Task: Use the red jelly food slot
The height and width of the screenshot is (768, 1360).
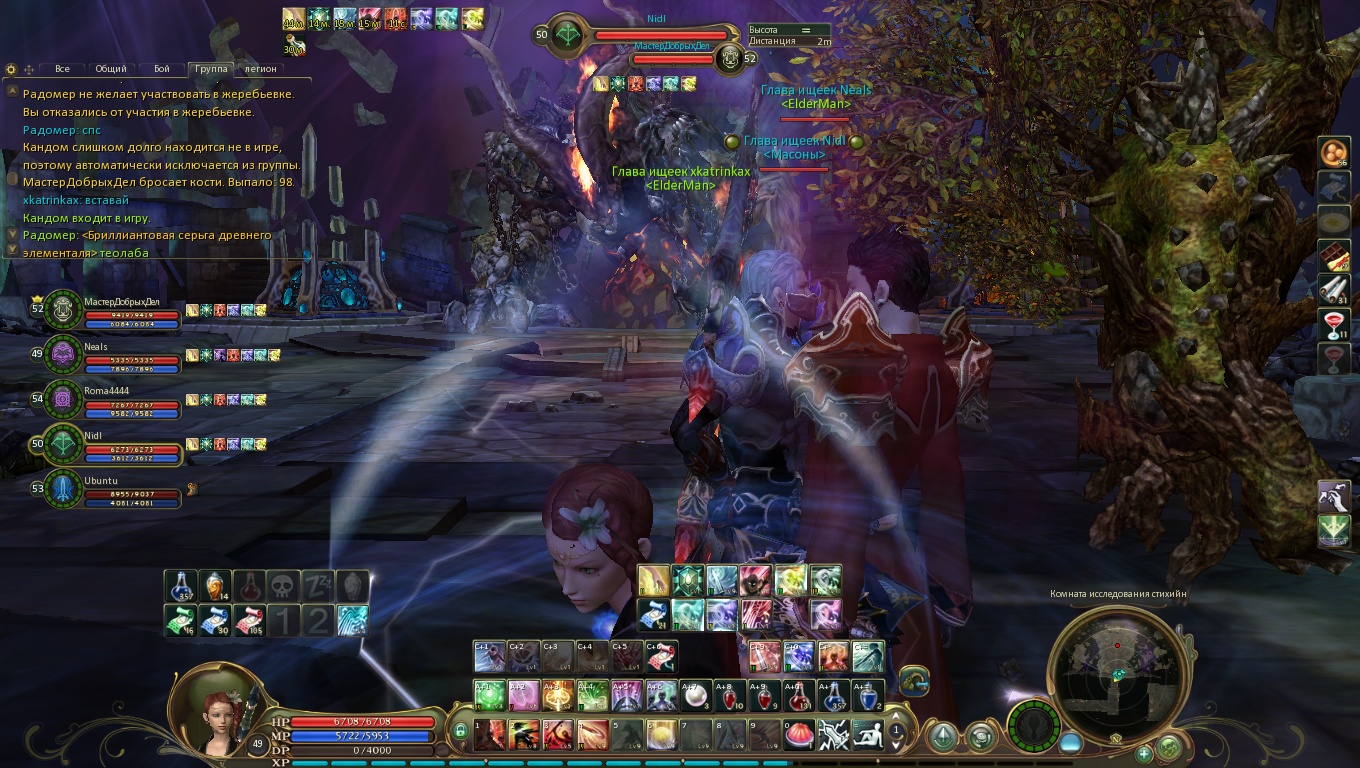Action: click(x=800, y=735)
